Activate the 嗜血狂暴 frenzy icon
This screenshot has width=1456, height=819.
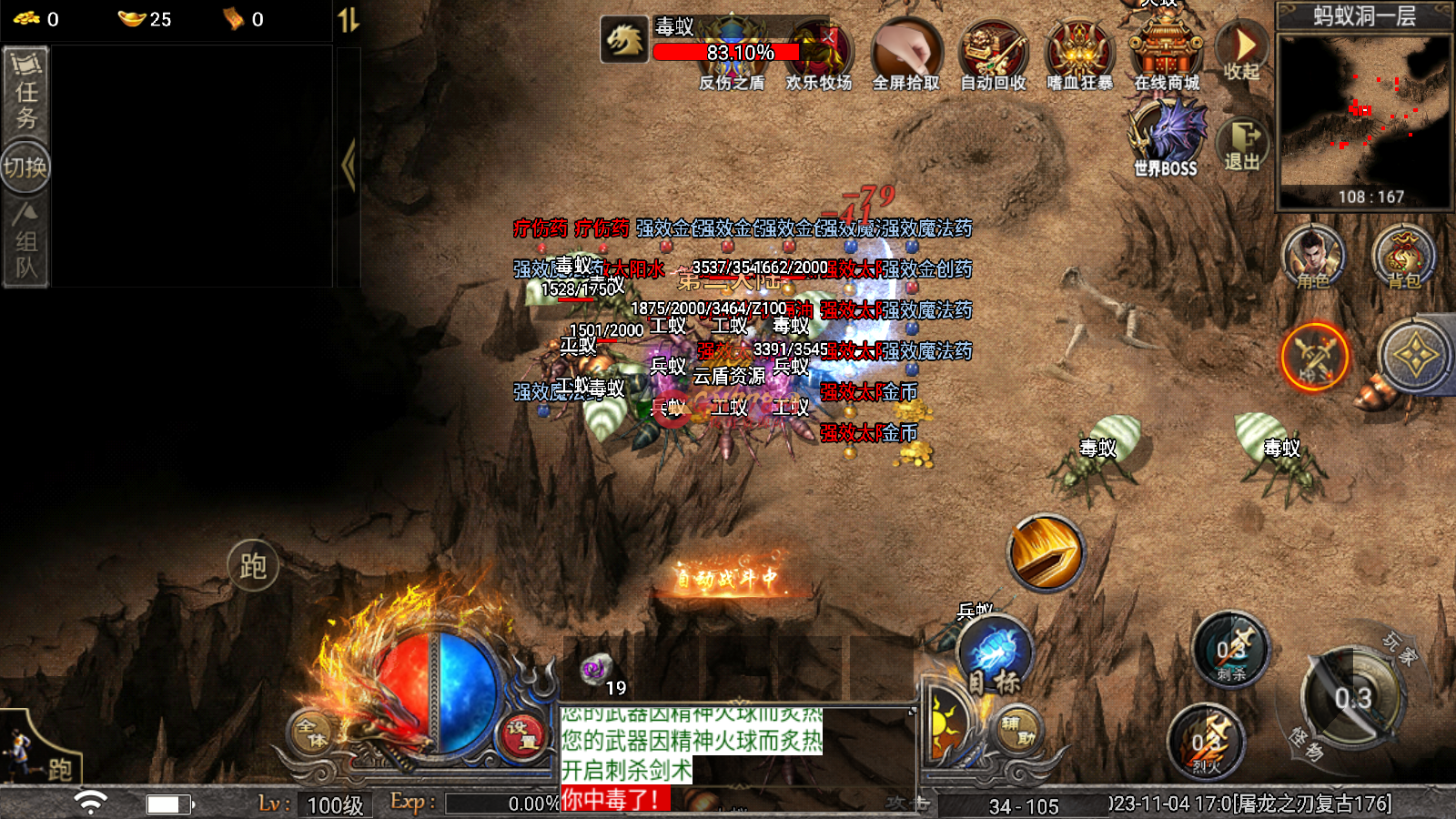[1079, 56]
